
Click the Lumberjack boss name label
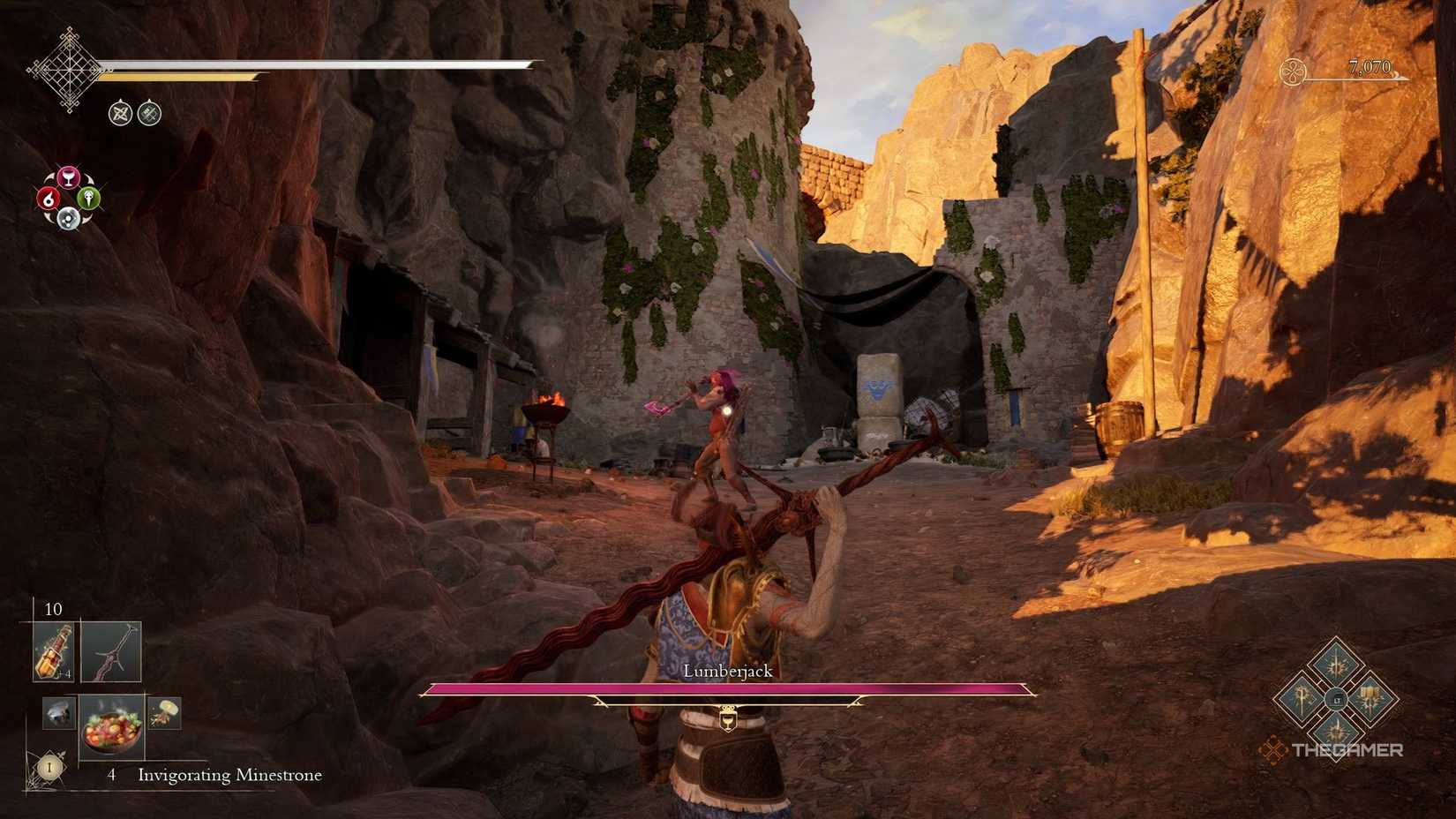(x=727, y=672)
